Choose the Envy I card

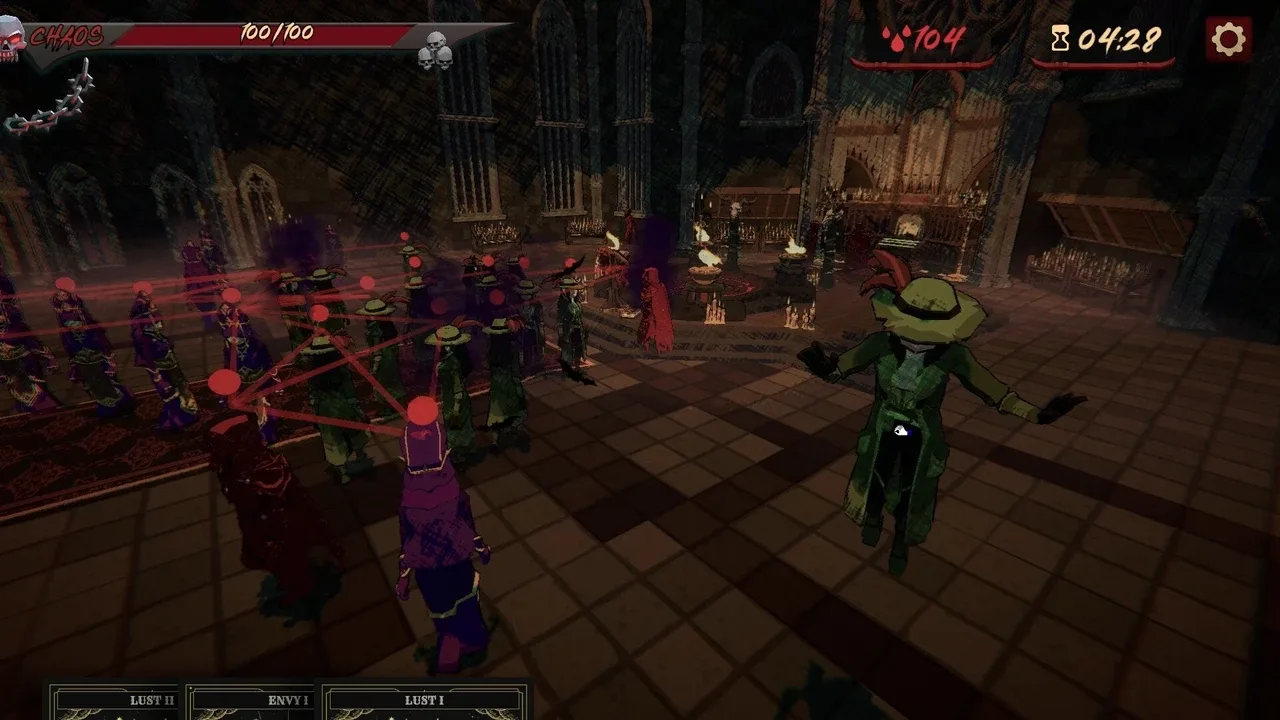tap(253, 703)
